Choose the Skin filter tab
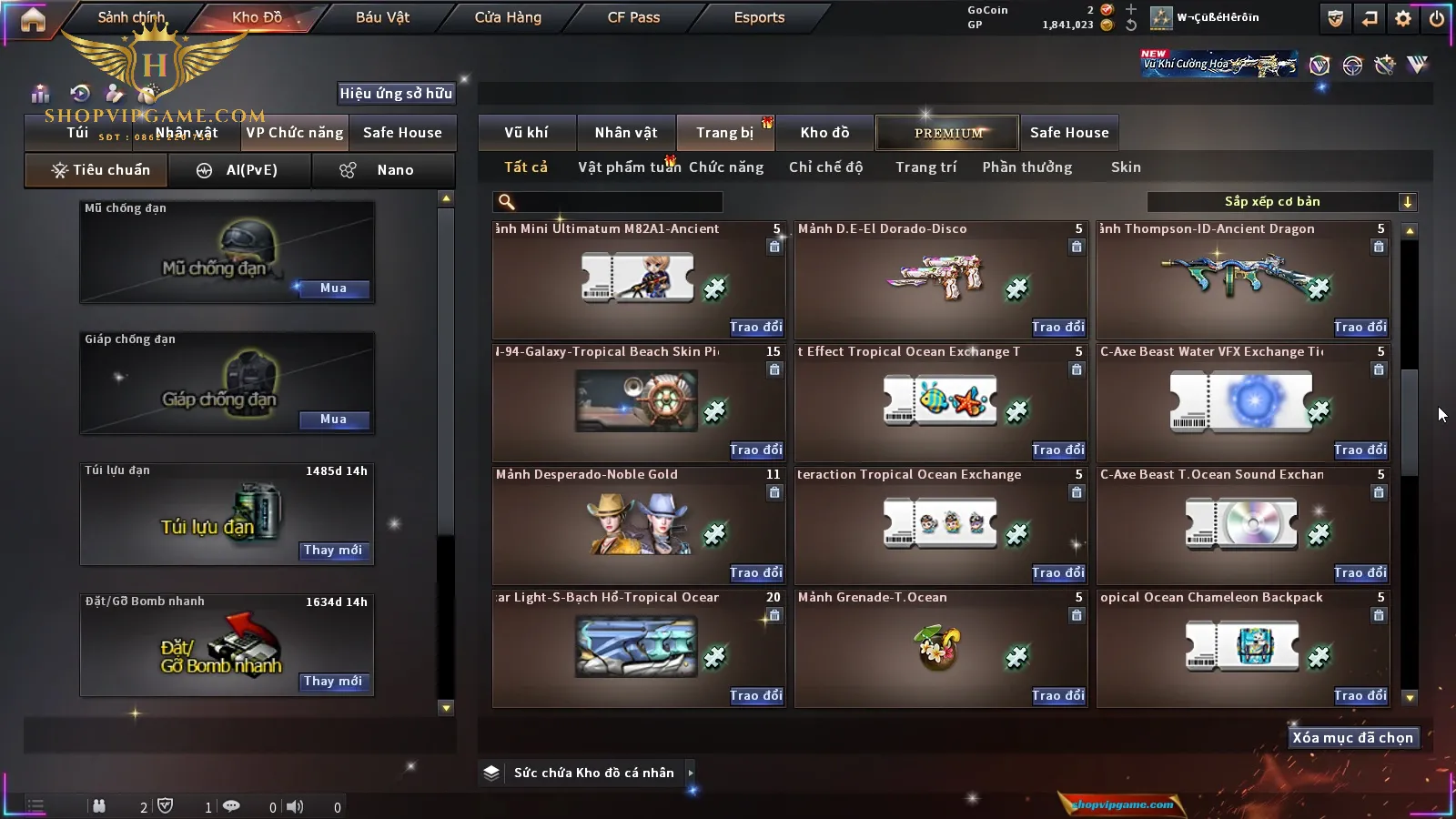 click(x=1126, y=167)
